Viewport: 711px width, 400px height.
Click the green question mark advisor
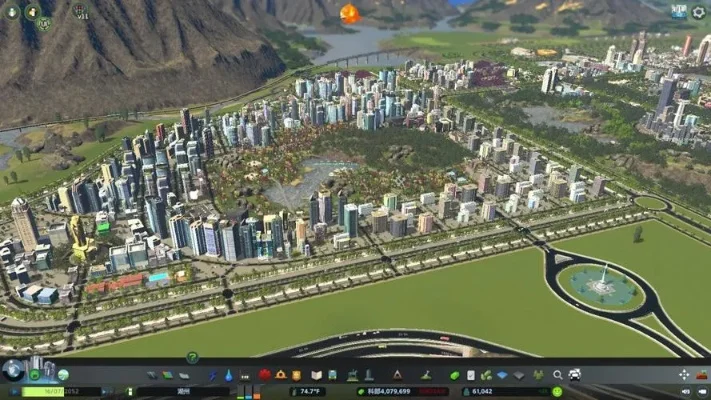[x=192, y=357]
